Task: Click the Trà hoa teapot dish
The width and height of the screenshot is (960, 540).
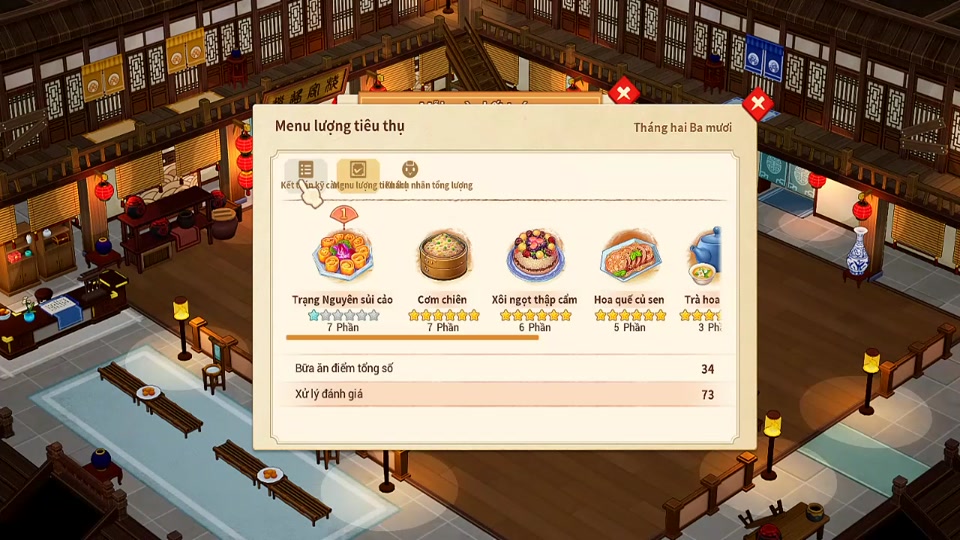Action: 704,257
